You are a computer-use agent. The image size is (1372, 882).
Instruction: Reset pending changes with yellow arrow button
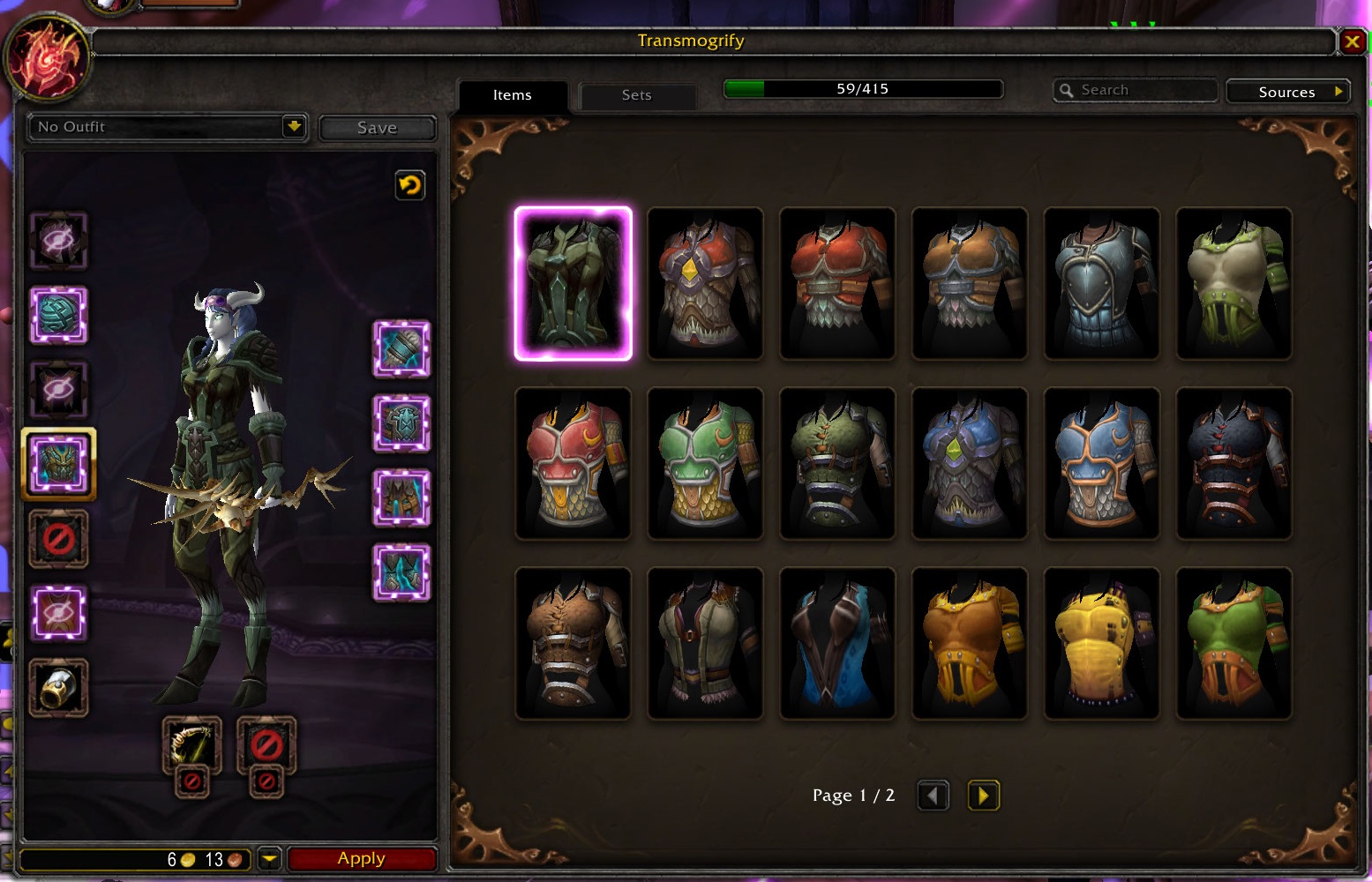pyautogui.click(x=410, y=185)
